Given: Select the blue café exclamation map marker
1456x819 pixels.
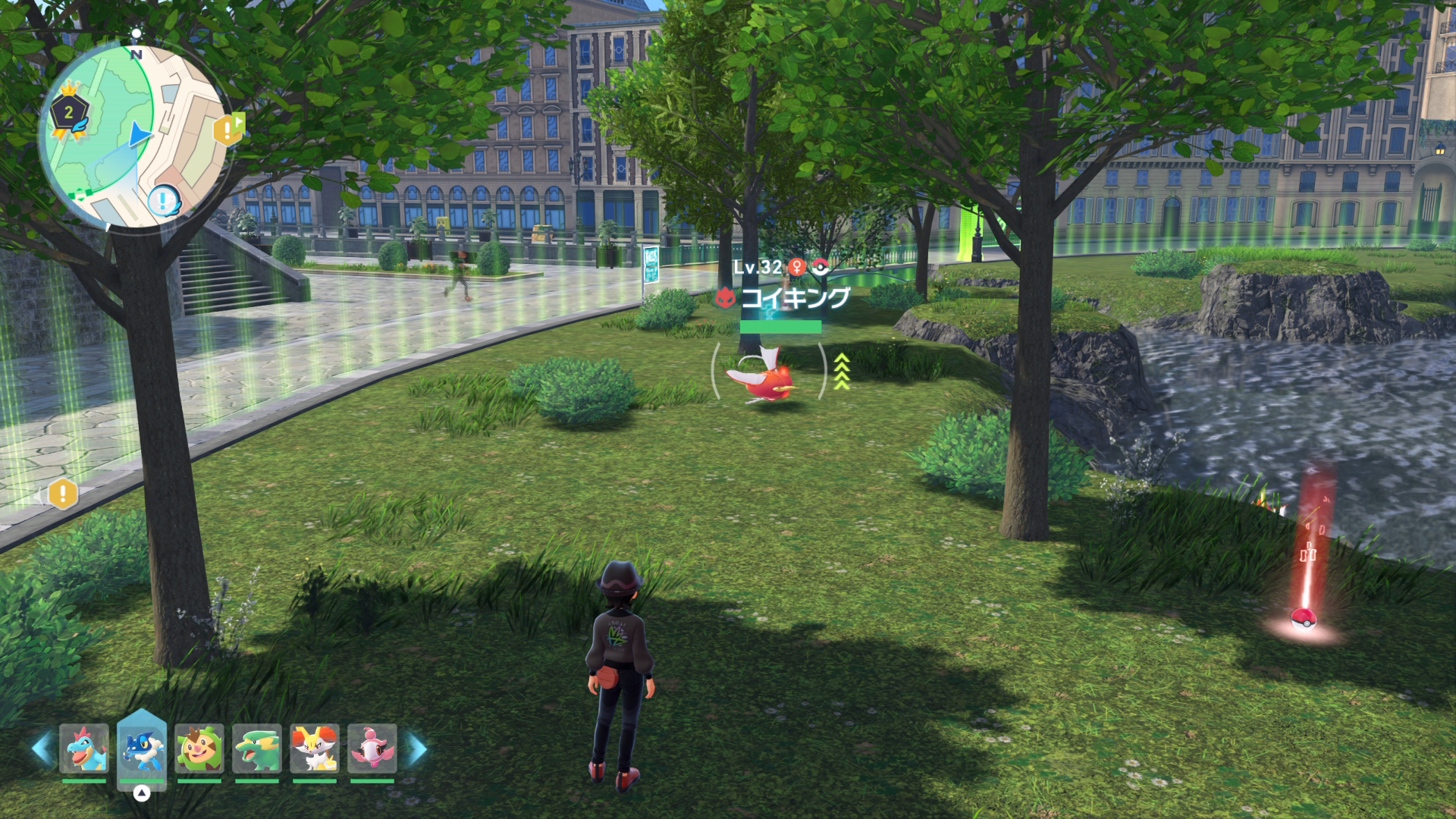Looking at the screenshot, I should (164, 202).
